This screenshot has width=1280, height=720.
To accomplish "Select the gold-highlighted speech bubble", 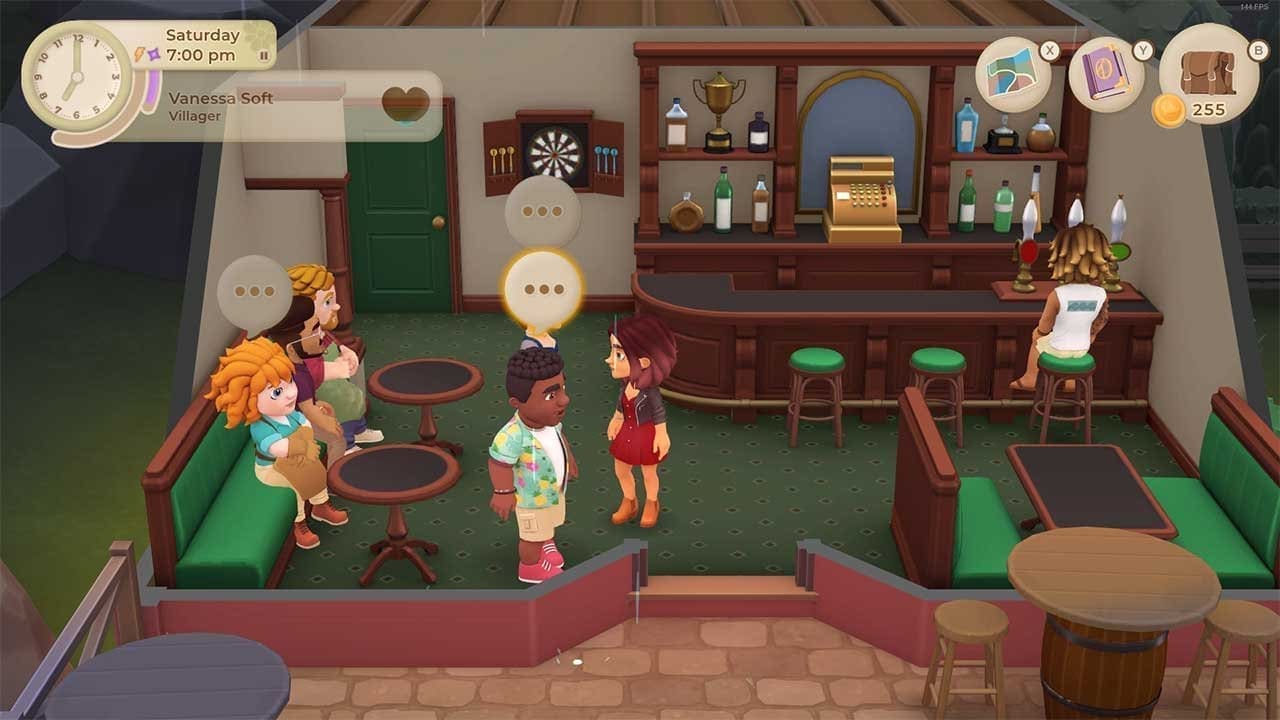I will click(543, 290).
